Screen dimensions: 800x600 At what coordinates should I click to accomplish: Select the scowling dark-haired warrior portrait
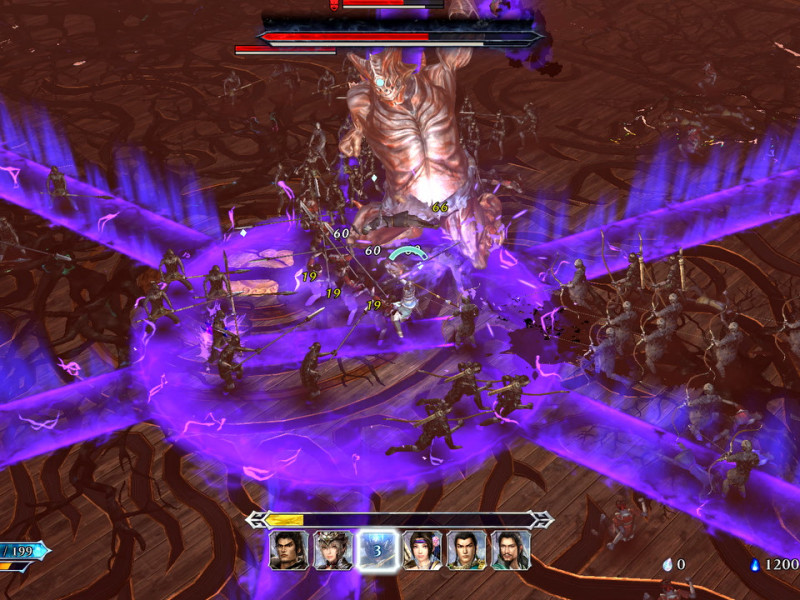(289, 550)
